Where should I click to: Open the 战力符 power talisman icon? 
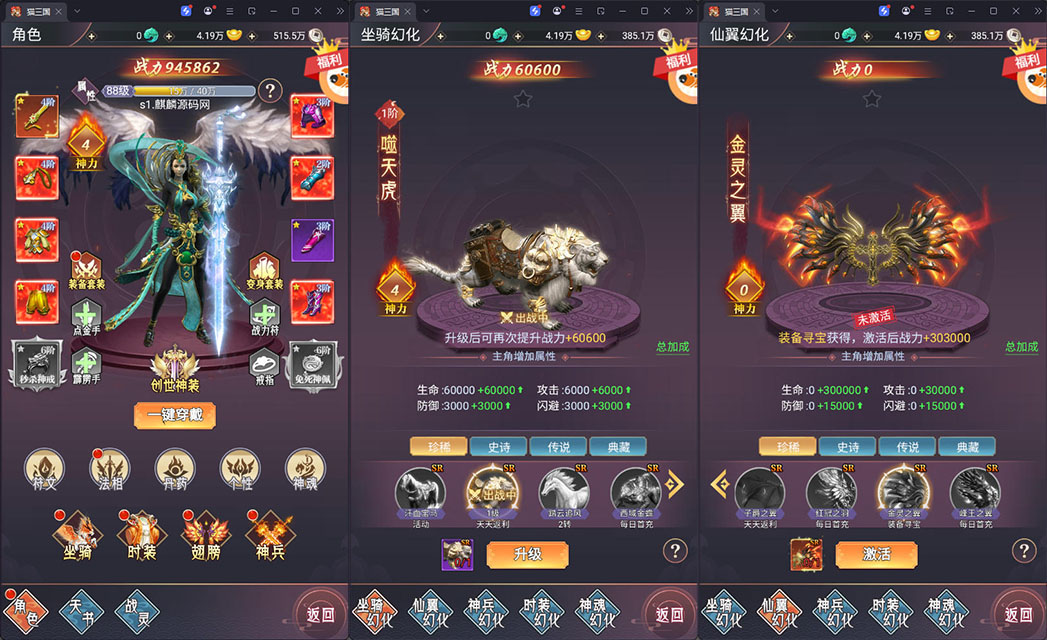[x=264, y=318]
